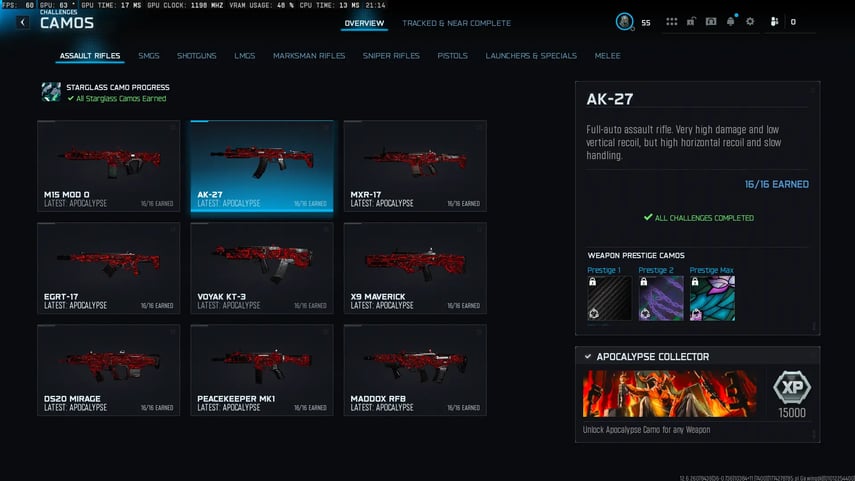Show the Shotguns camo category
Screen dimensions: 855x481
pyautogui.click(x=196, y=56)
